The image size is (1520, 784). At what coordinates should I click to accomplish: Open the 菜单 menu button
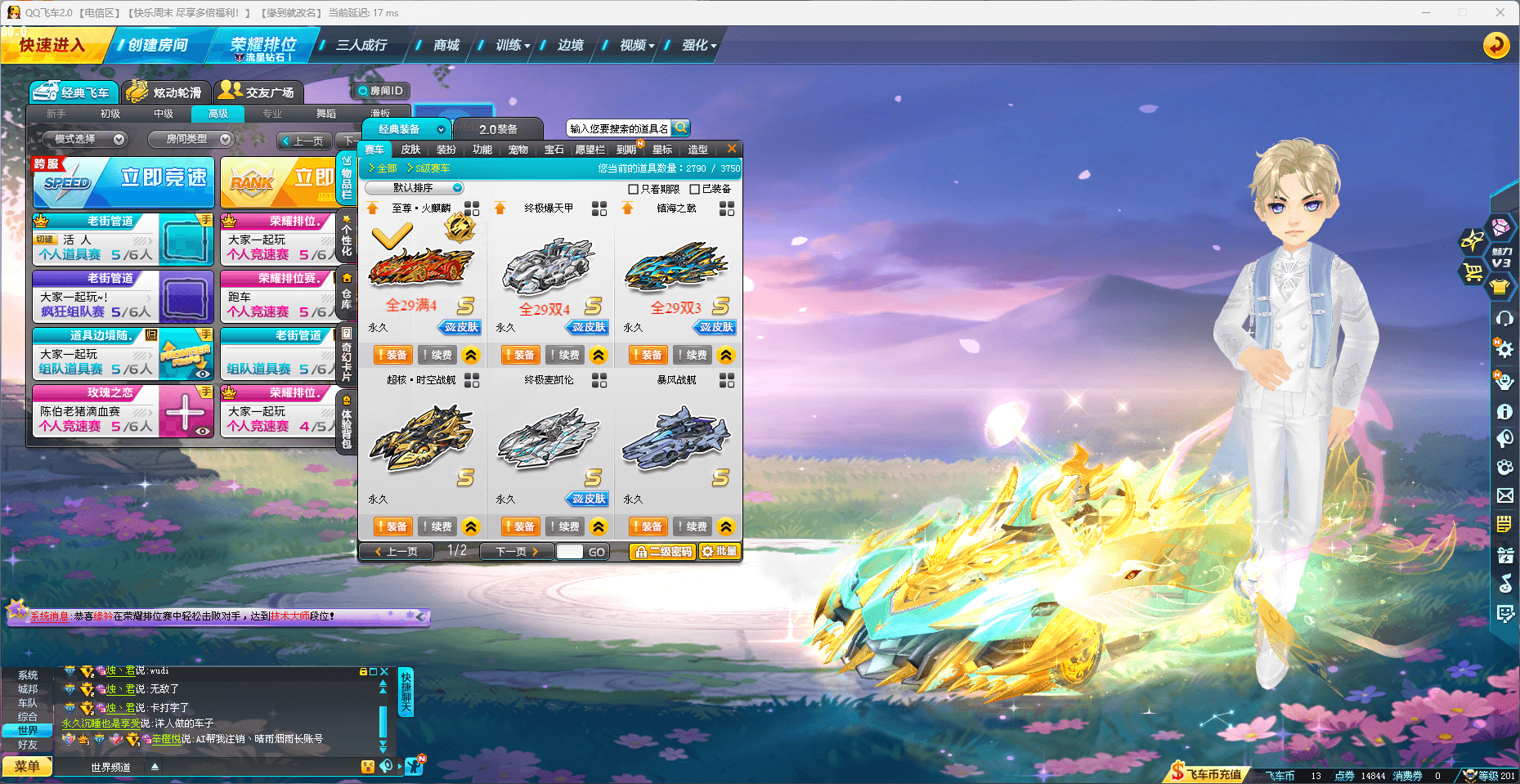[x=26, y=766]
